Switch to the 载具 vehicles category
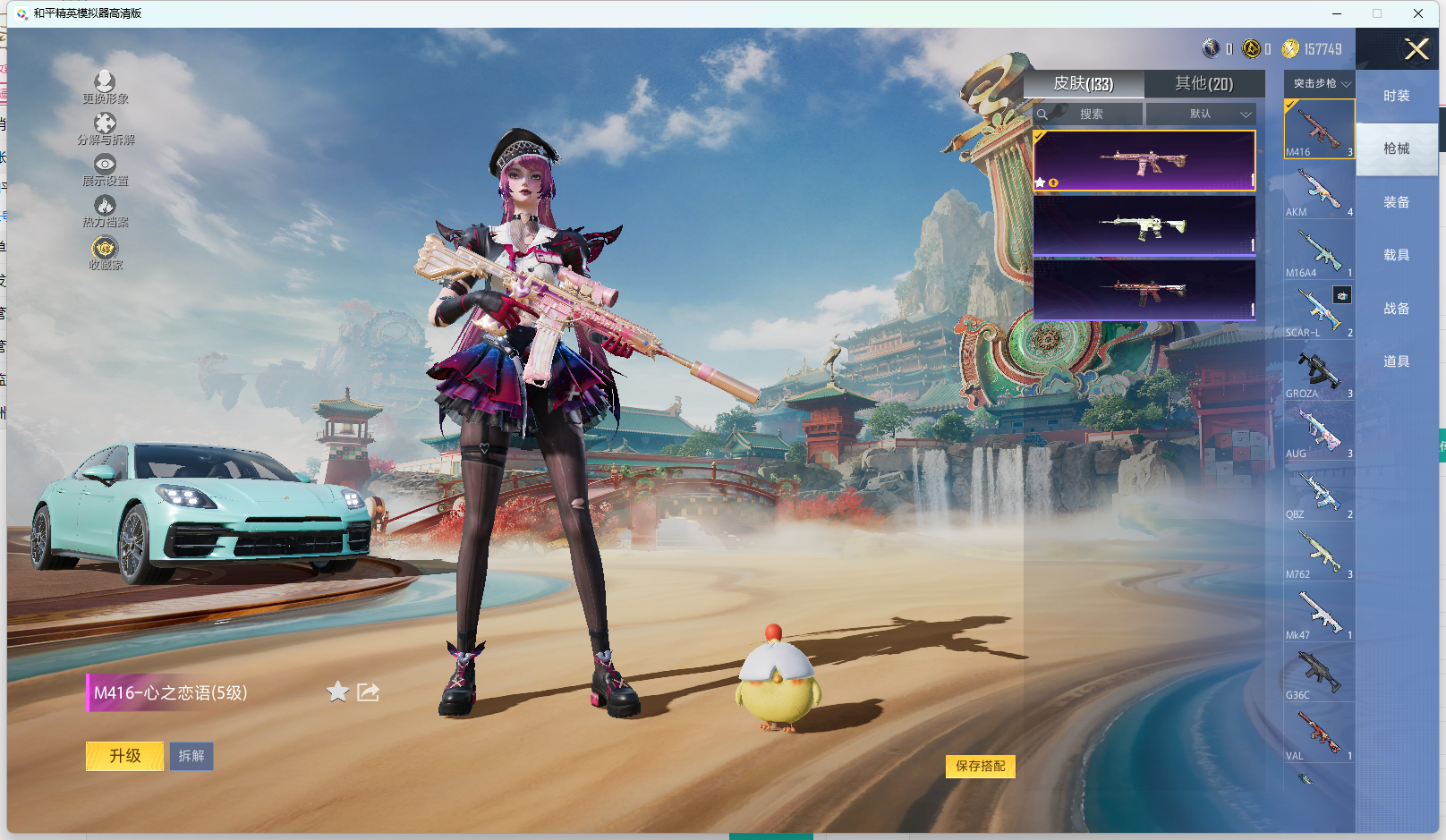The image size is (1446, 840). point(1396,255)
